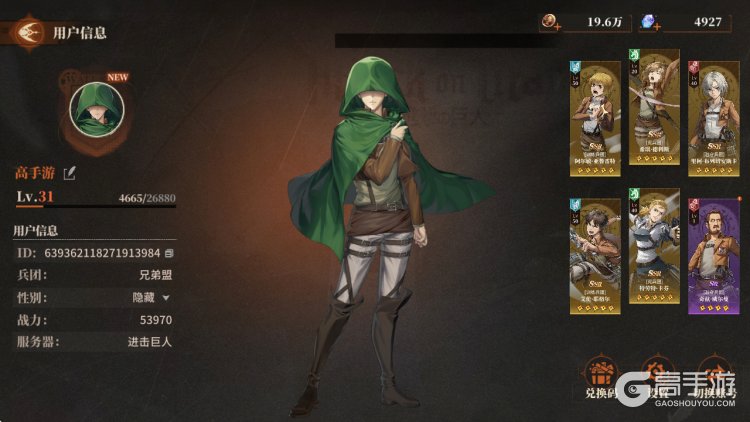
Task: Open the redeem code (兑换码) gift button
Action: [x=599, y=380]
